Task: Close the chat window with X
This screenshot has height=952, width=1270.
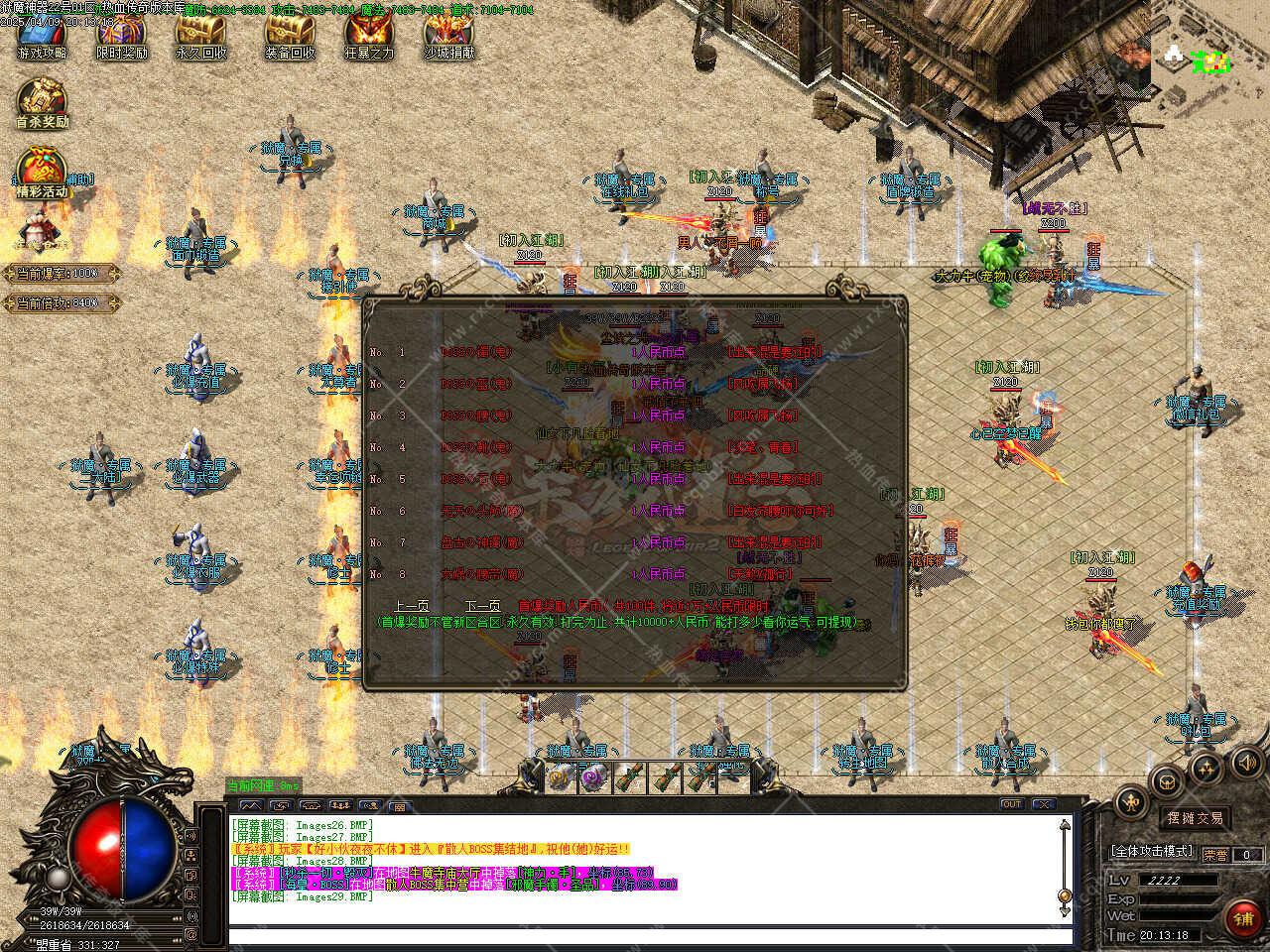Action: pyautogui.click(x=1044, y=804)
